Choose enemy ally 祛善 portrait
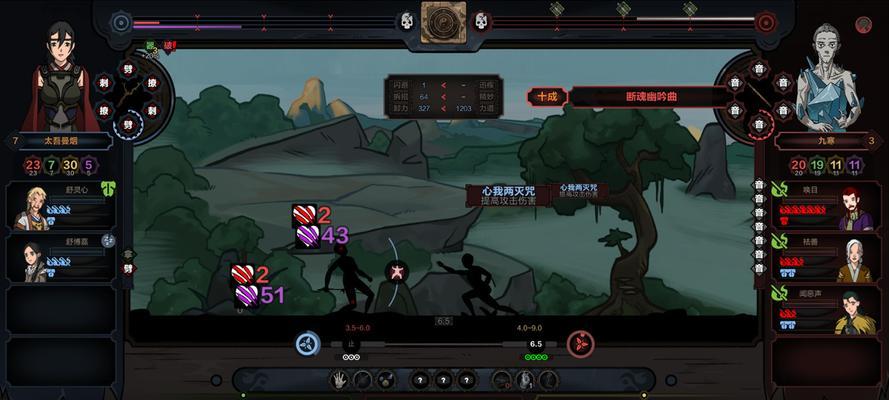The width and height of the screenshot is (889, 400). (851, 259)
